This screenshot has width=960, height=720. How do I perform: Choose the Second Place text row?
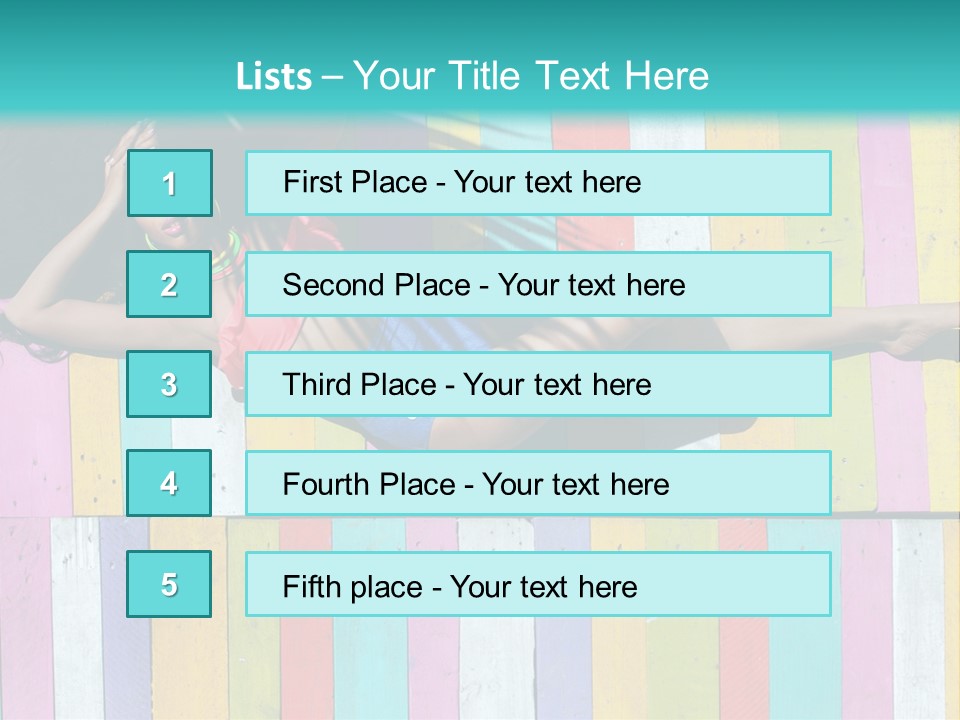point(538,285)
